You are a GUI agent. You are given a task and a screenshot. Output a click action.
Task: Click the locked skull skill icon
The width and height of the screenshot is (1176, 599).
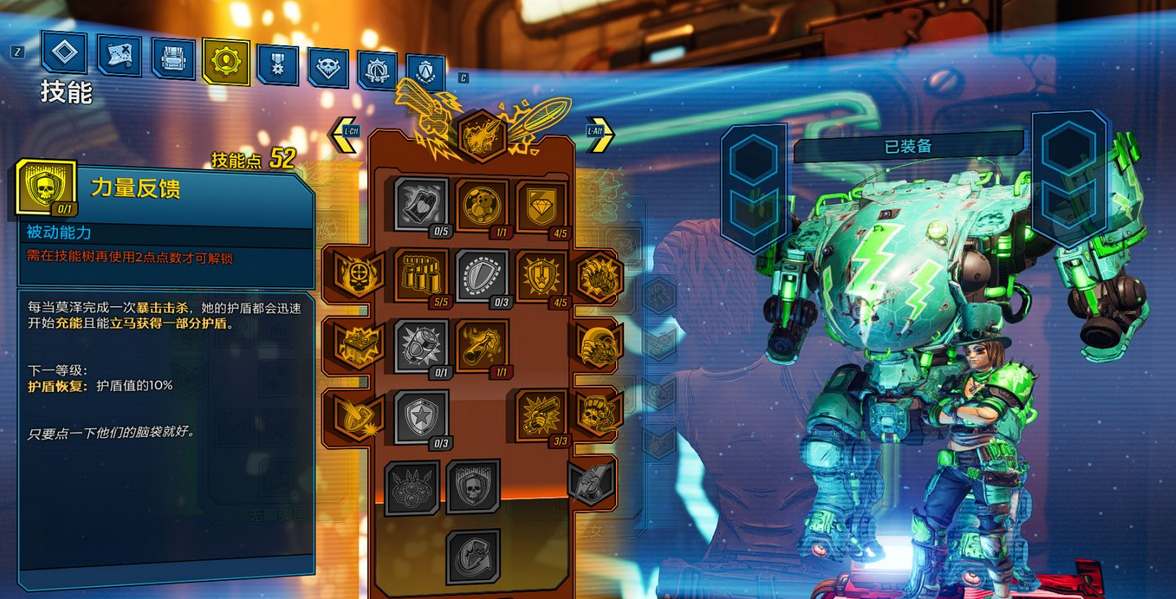473,486
